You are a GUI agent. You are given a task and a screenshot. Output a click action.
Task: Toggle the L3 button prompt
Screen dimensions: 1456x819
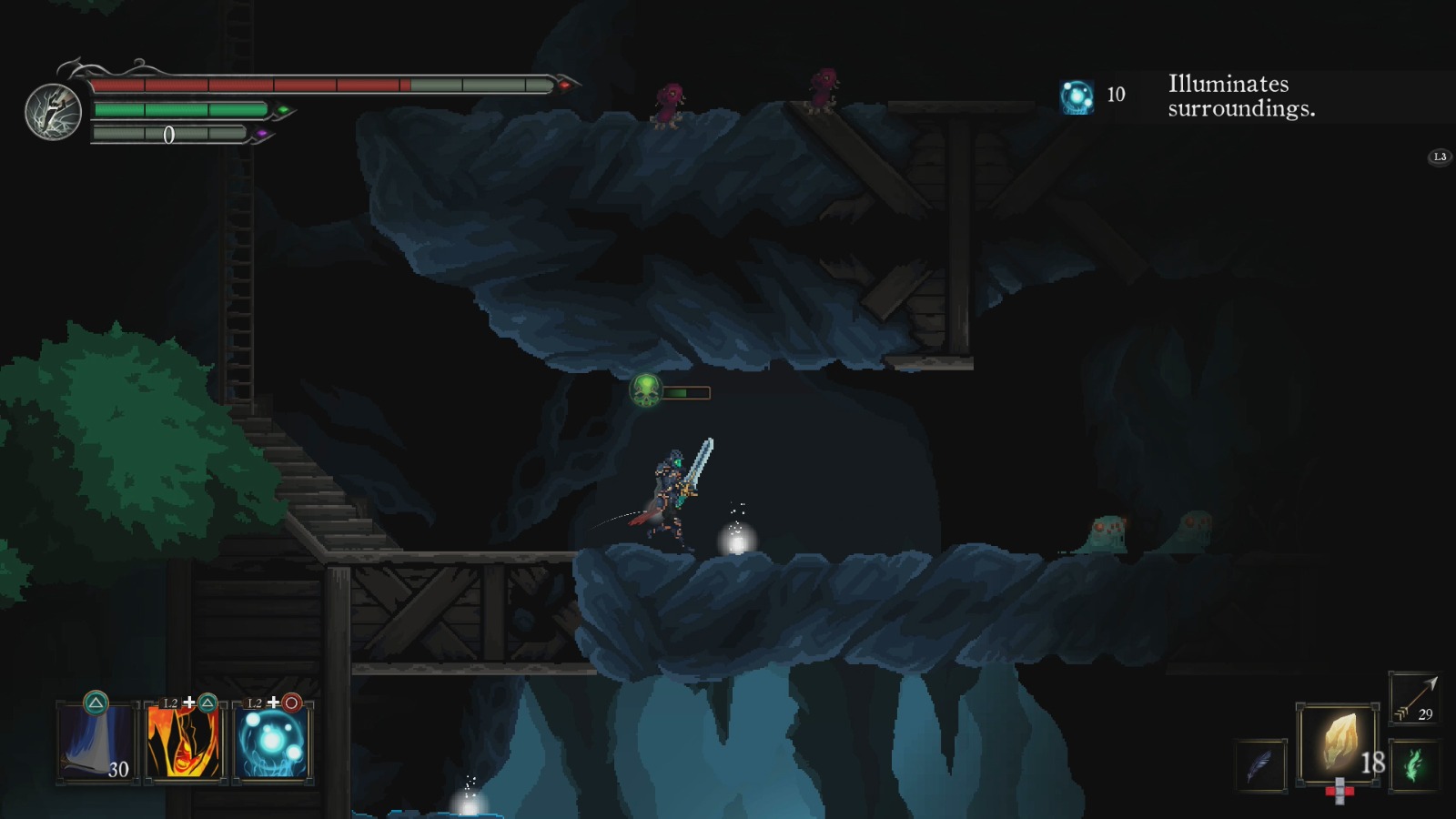[x=1439, y=157]
